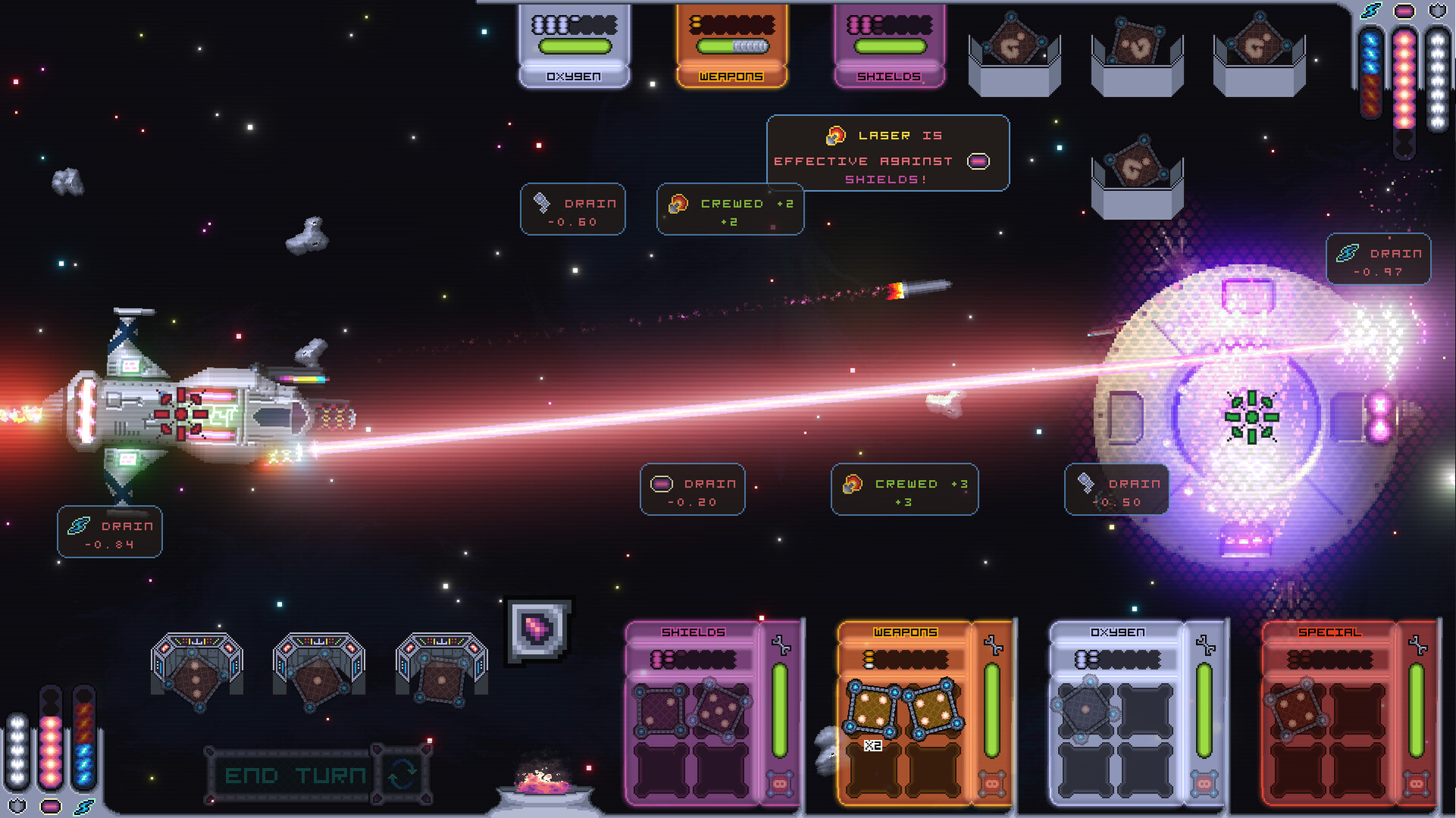Image resolution: width=1456 pixels, height=818 pixels.
Task: Toggle the shield icon under the white resource gauge
Action: (x=17, y=807)
